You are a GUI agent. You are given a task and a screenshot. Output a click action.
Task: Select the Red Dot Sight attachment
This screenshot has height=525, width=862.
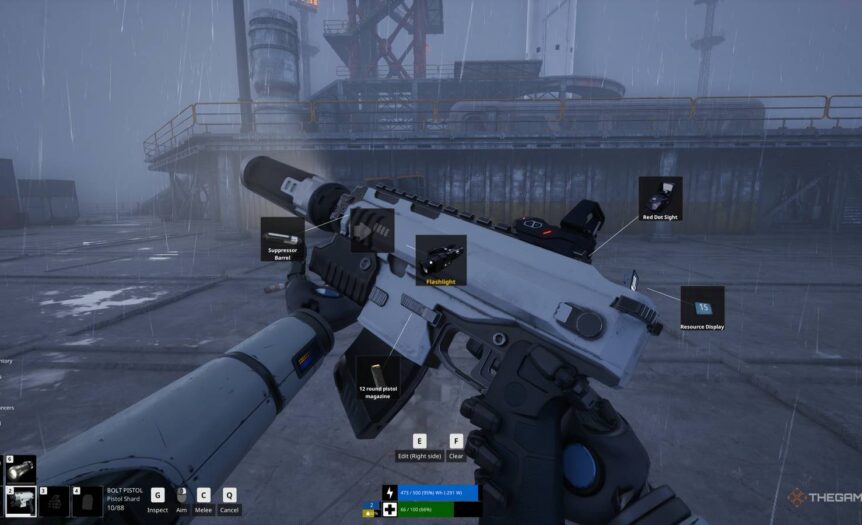point(660,198)
